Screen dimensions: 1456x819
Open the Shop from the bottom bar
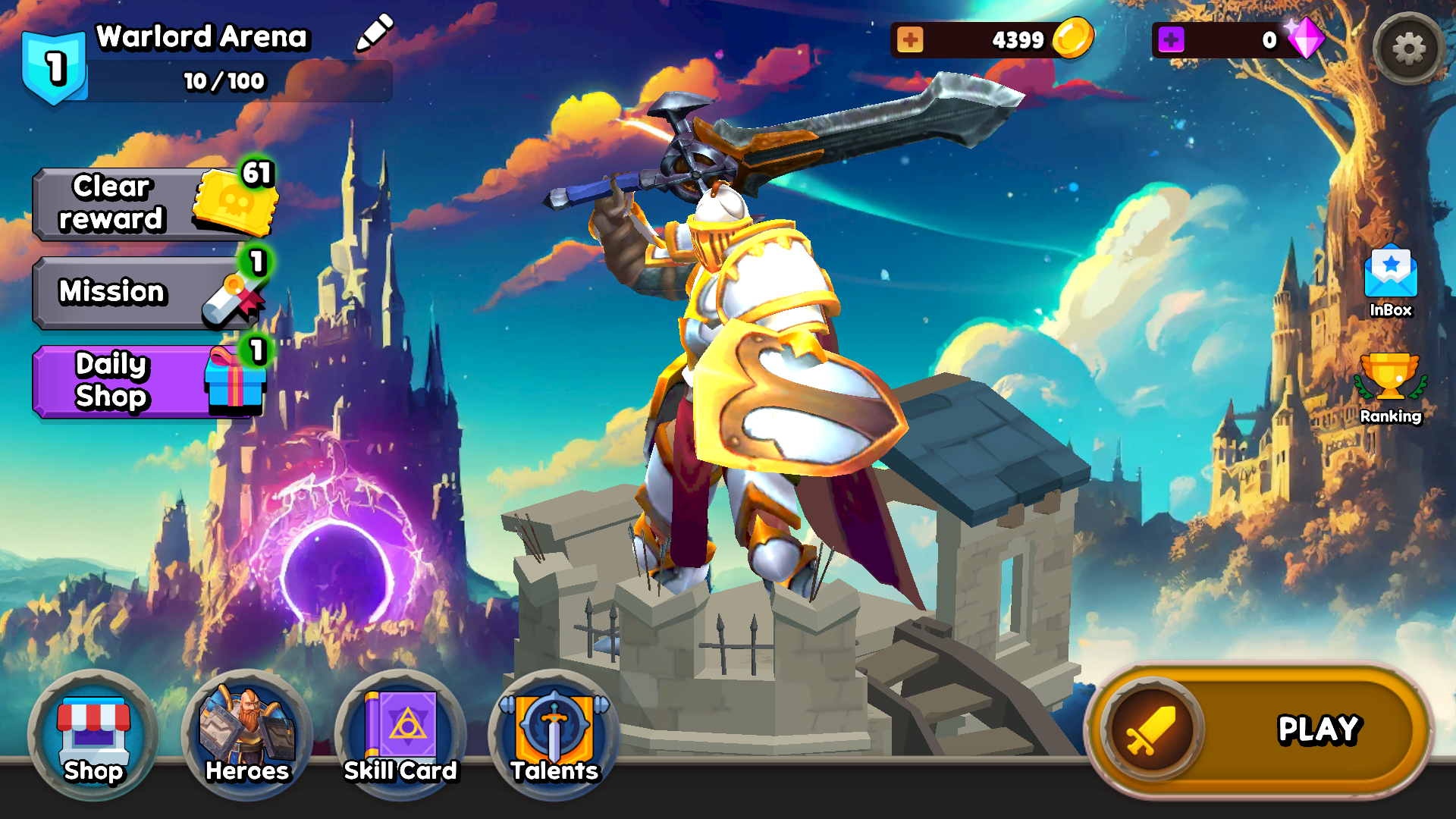pyautogui.click(x=91, y=736)
